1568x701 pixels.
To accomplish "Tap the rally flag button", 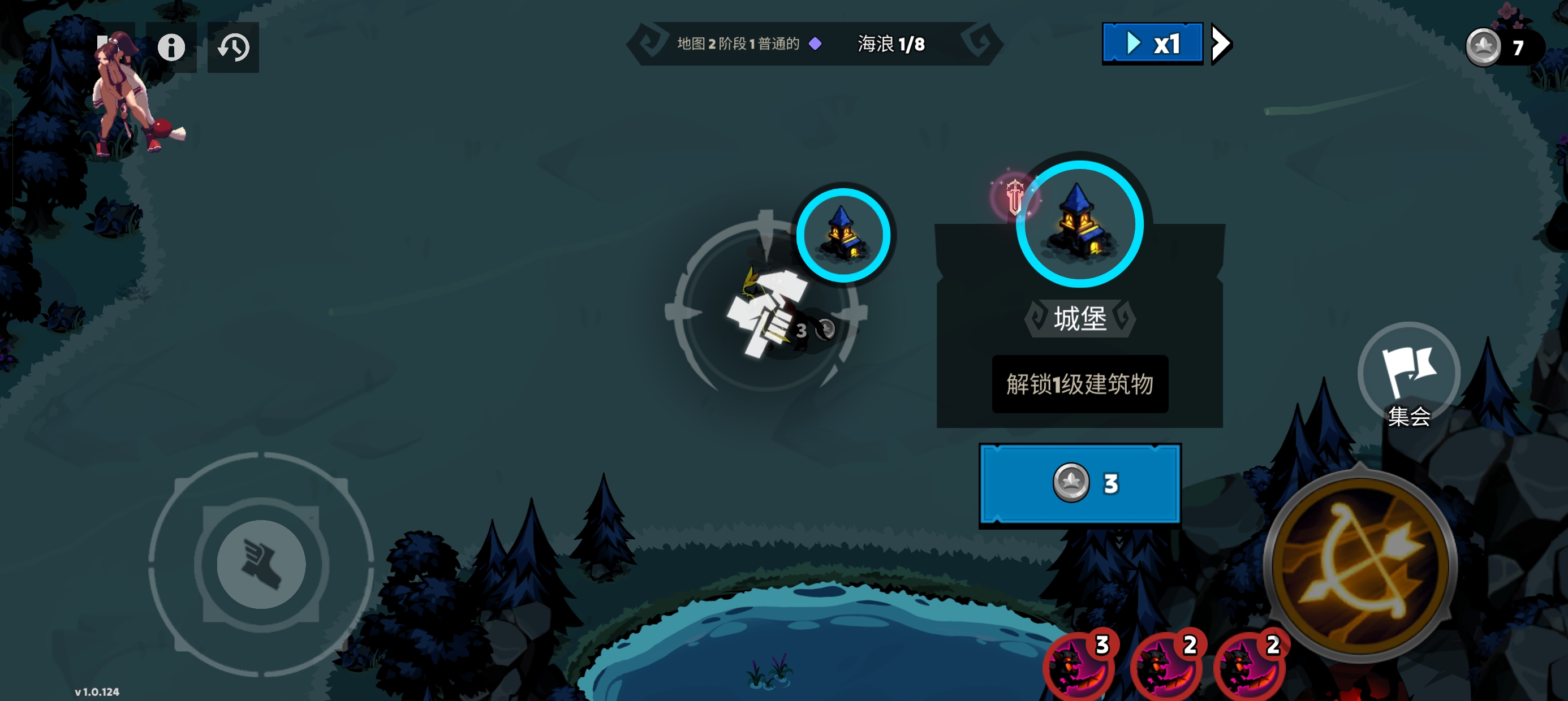I will pos(1408,374).
